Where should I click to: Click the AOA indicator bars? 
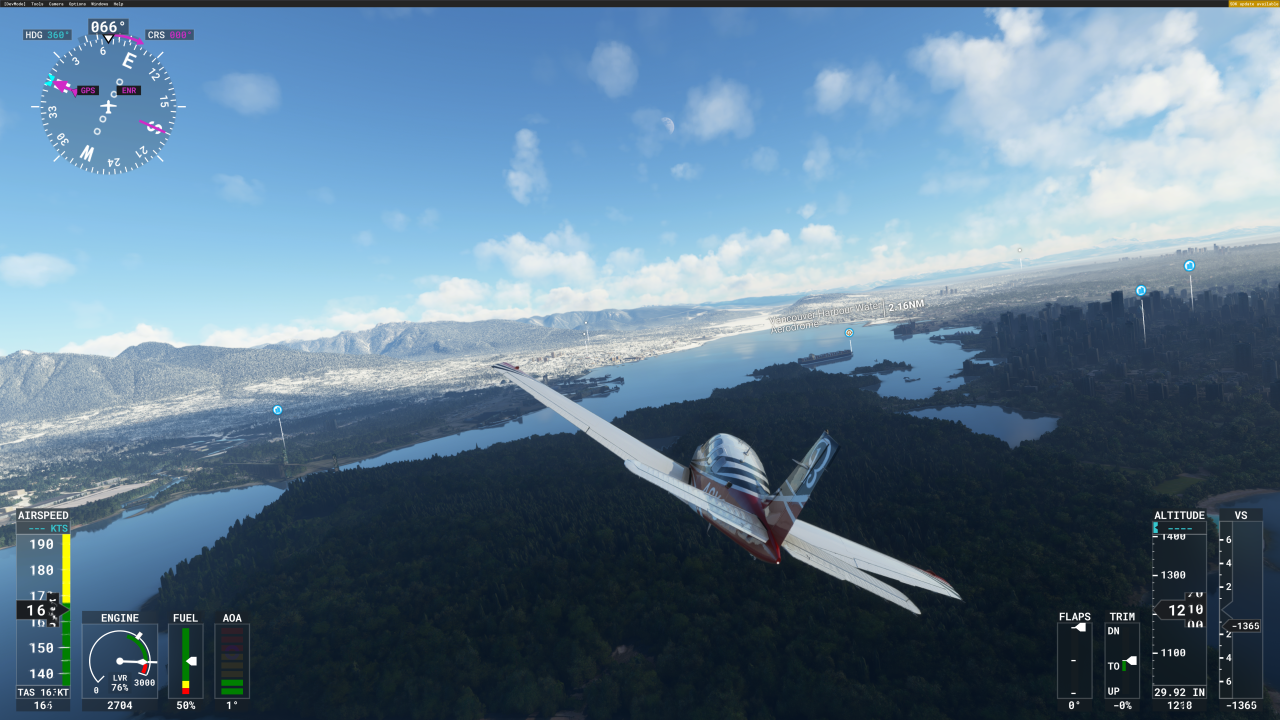(x=233, y=660)
